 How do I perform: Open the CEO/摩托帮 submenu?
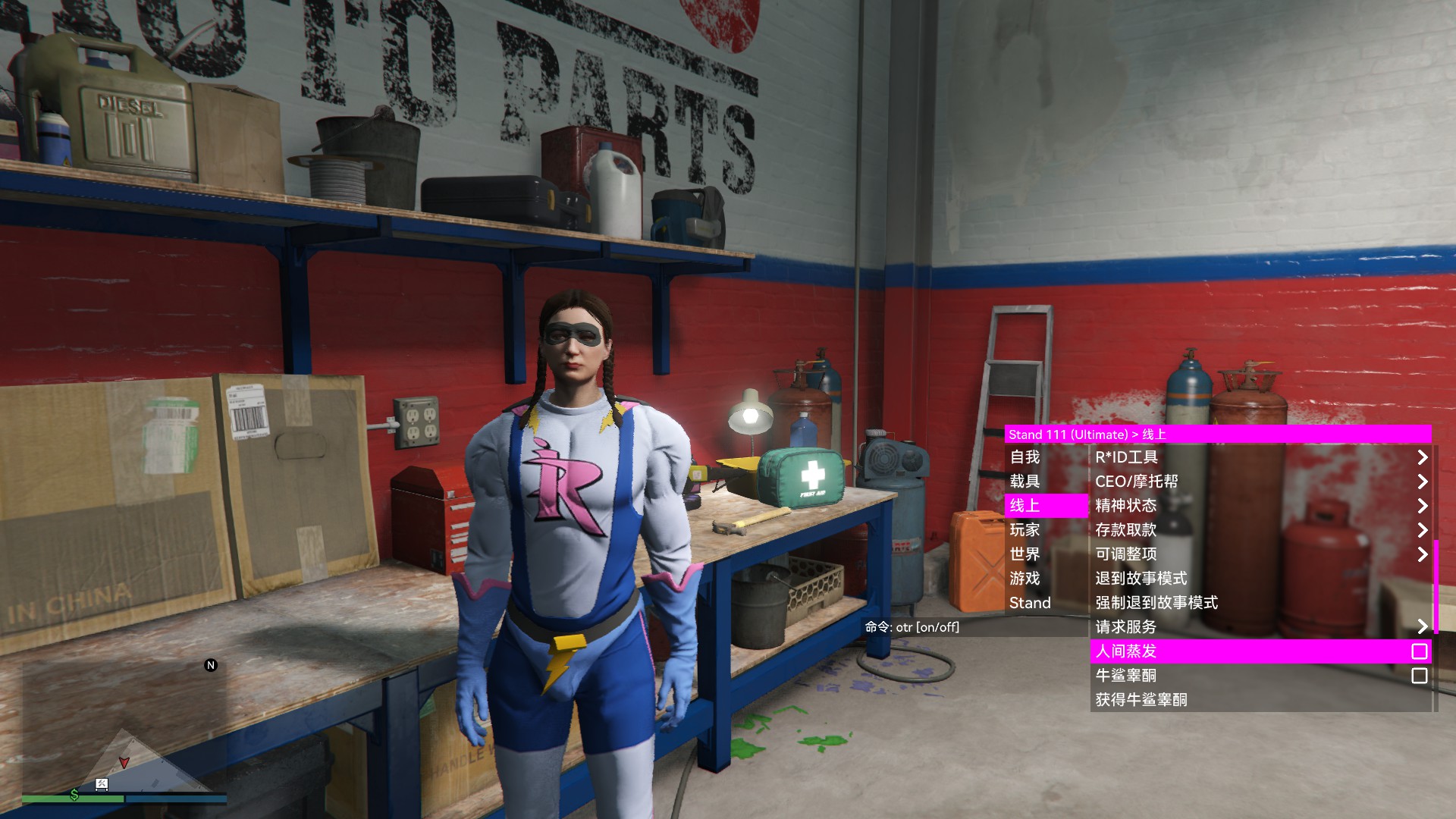(1260, 482)
